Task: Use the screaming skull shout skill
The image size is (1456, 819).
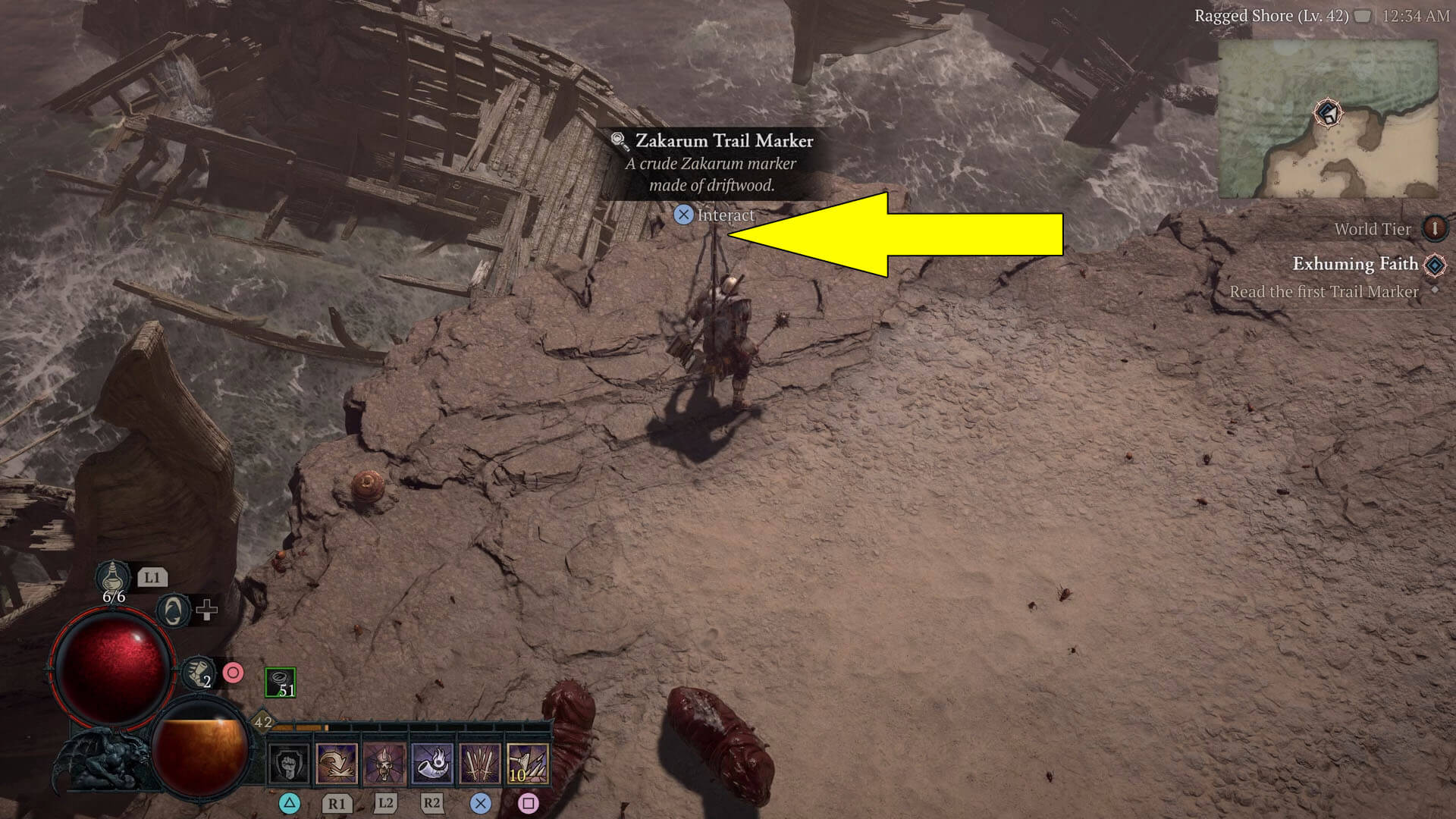Action: pos(384,764)
